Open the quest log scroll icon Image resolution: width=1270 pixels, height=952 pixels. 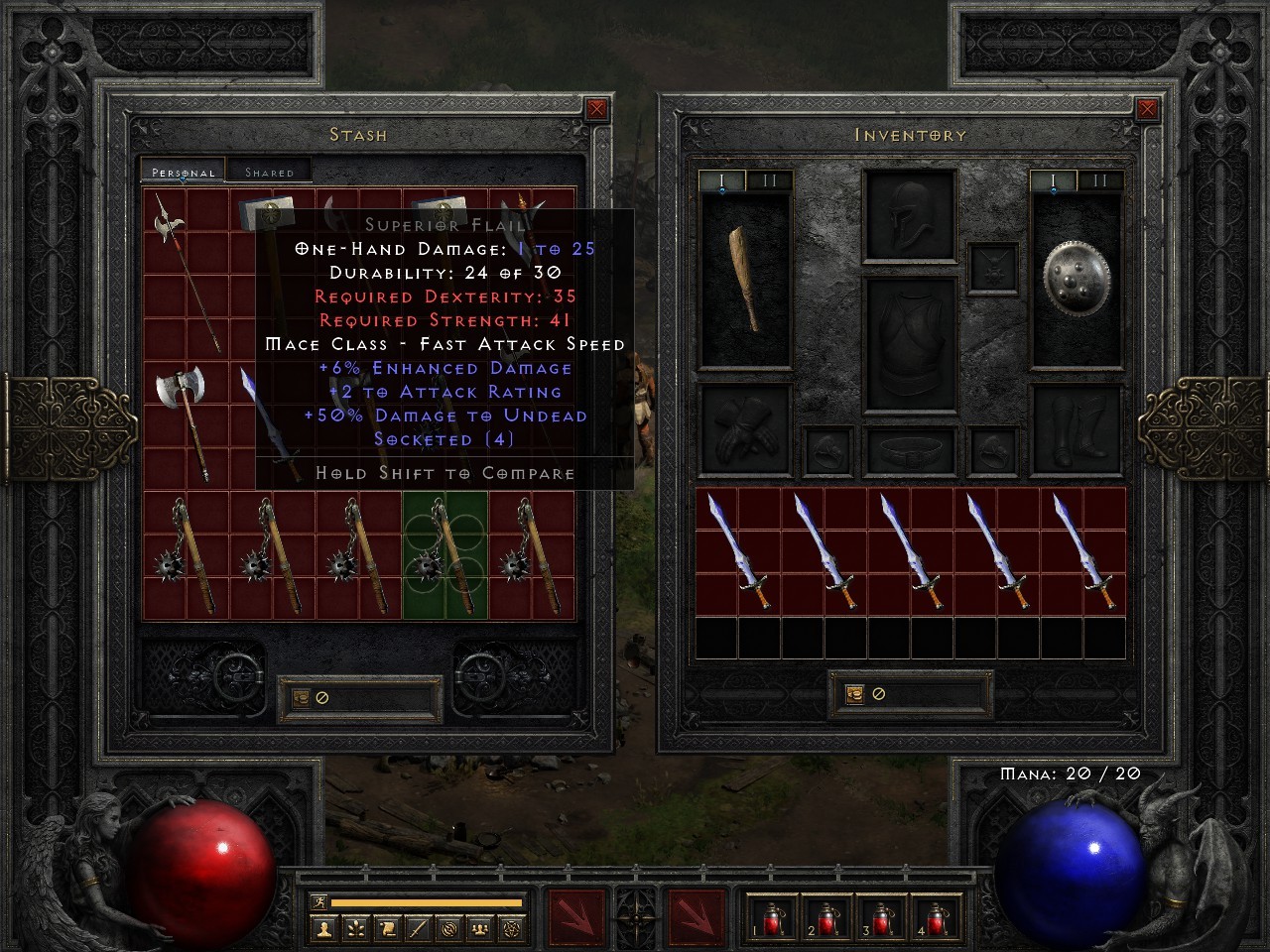388,930
